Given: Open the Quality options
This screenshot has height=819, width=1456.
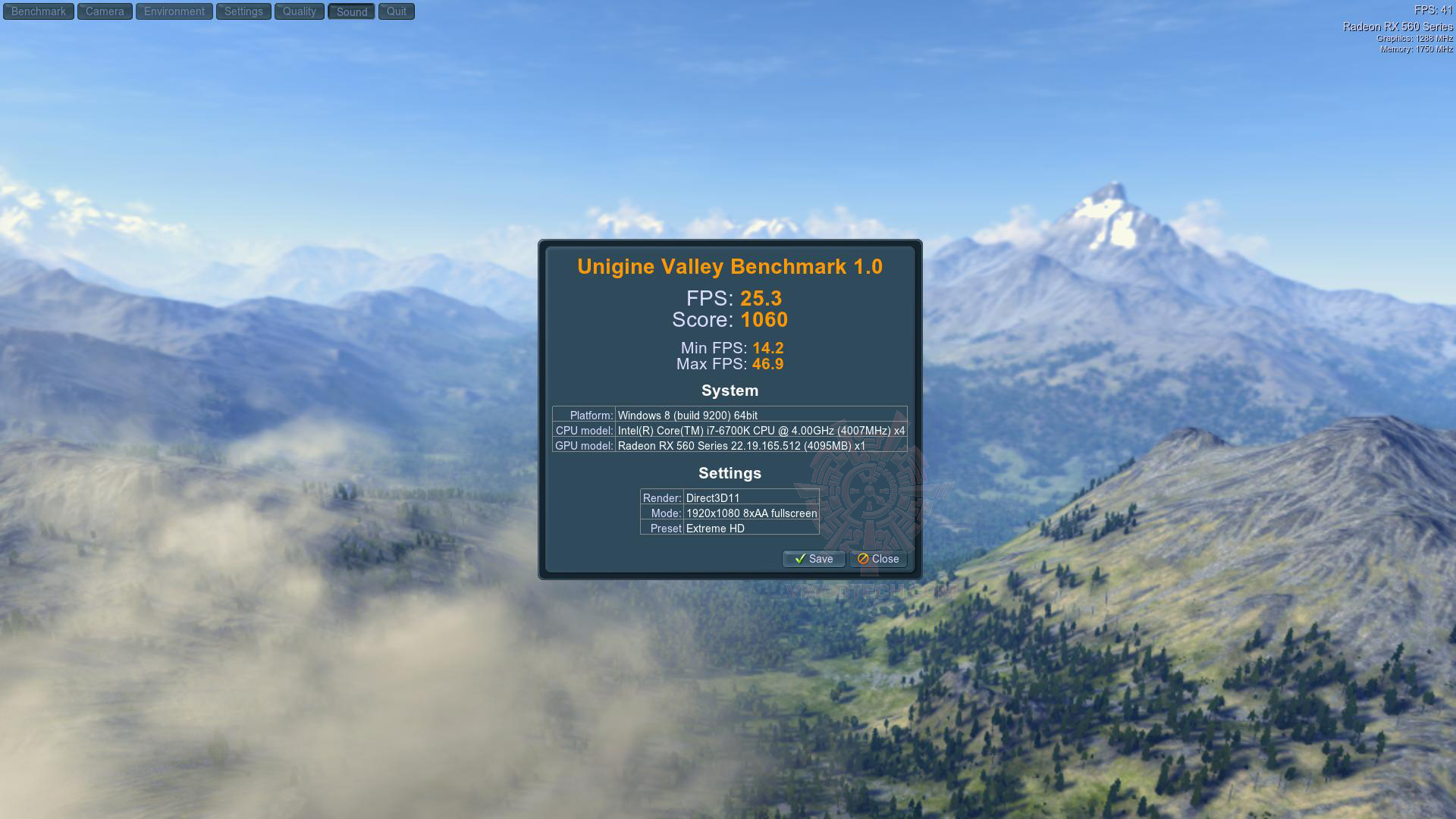Looking at the screenshot, I should coord(300,11).
